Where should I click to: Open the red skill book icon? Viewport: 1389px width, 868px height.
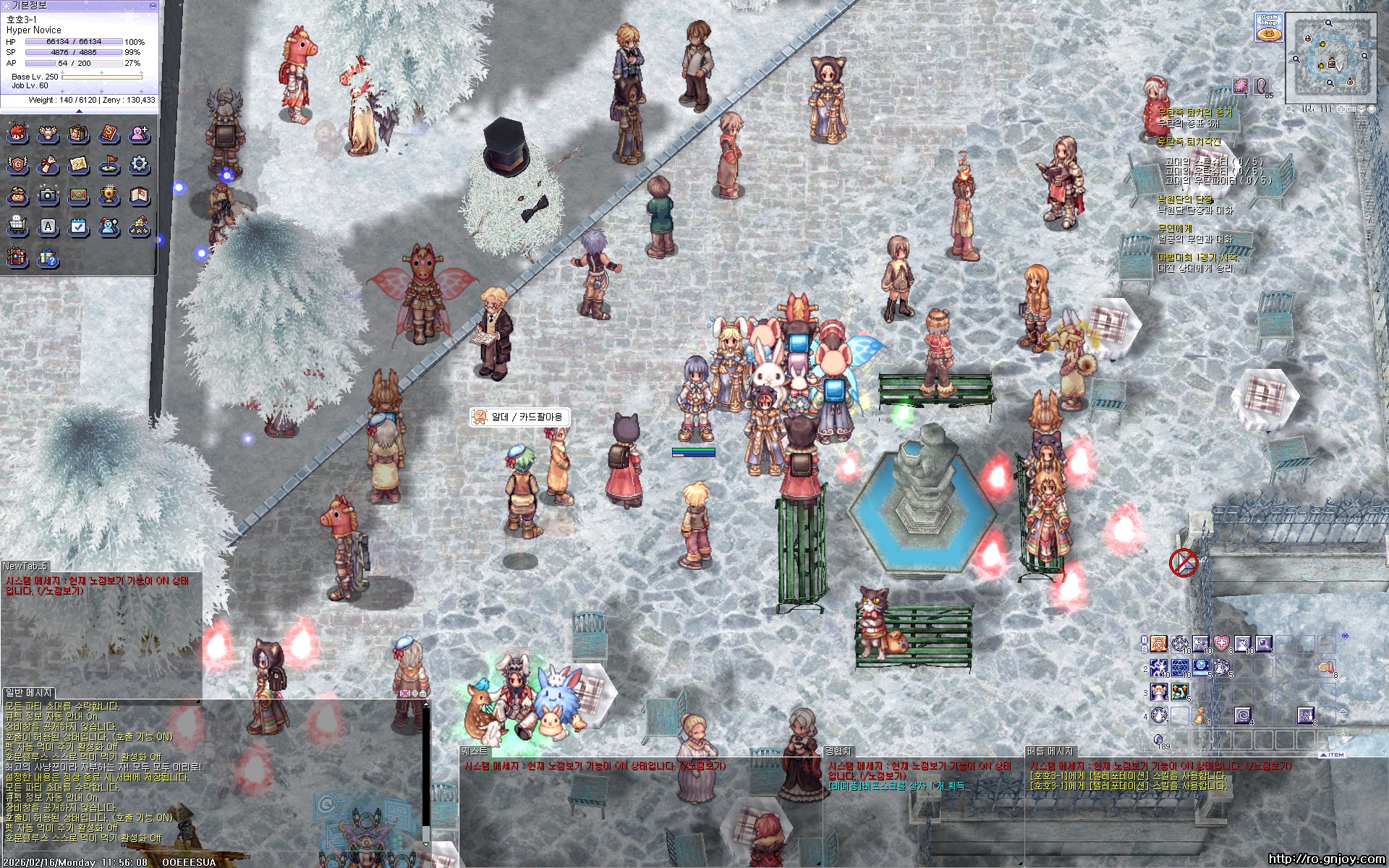[x=109, y=134]
